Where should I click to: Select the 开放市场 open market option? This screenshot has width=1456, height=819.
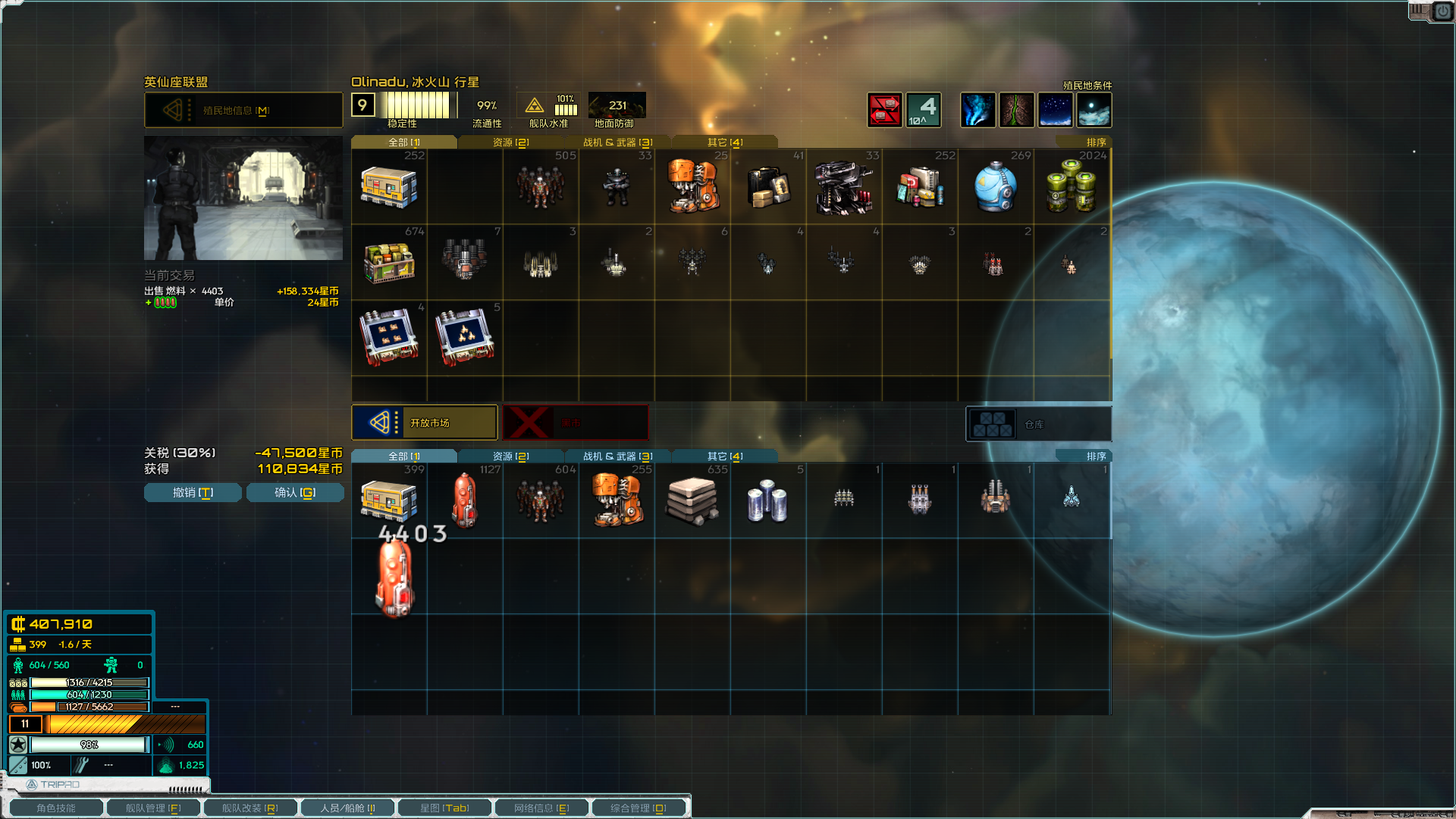point(425,422)
